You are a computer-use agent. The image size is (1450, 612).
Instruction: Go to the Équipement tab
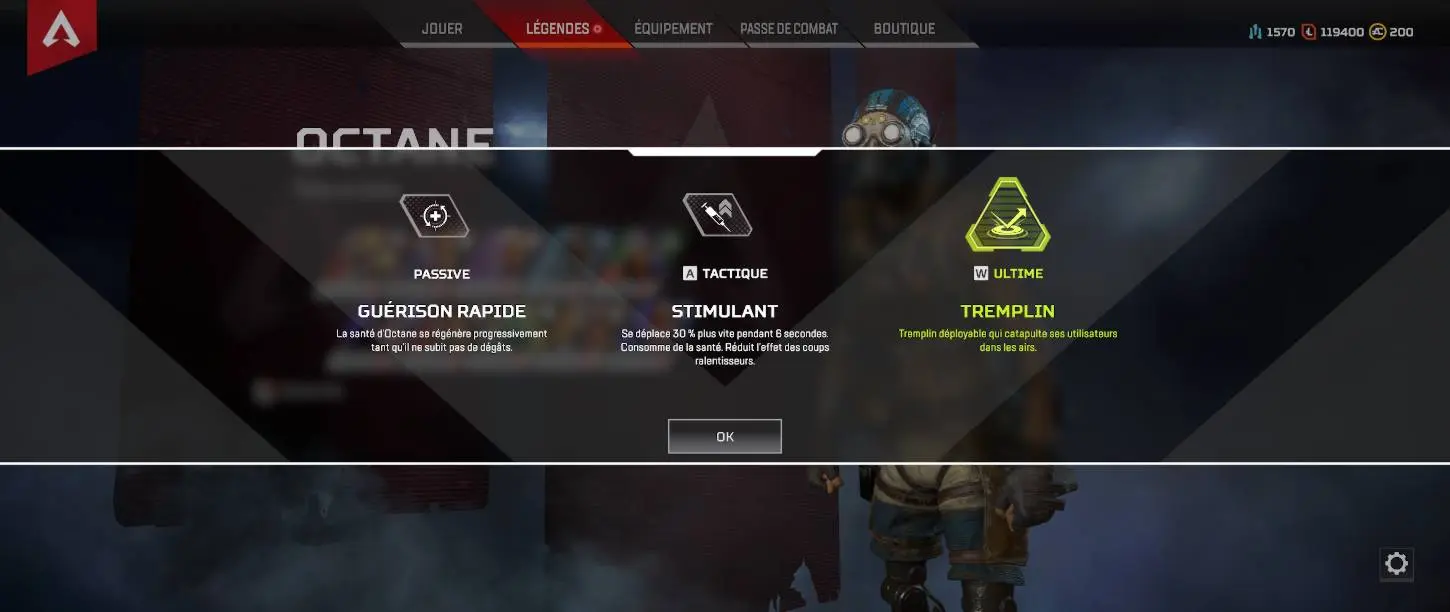[x=673, y=29]
